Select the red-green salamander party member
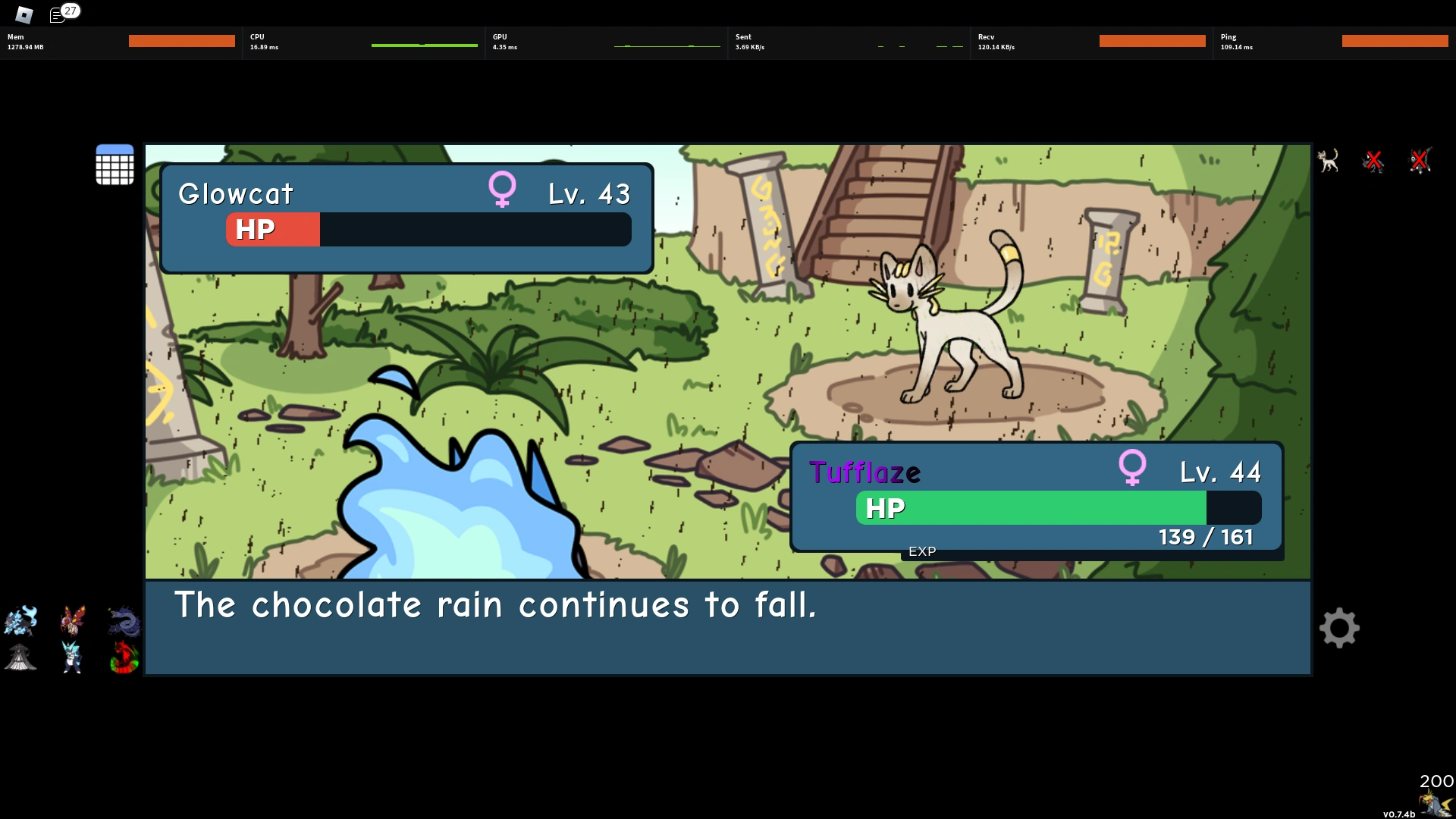 click(124, 657)
